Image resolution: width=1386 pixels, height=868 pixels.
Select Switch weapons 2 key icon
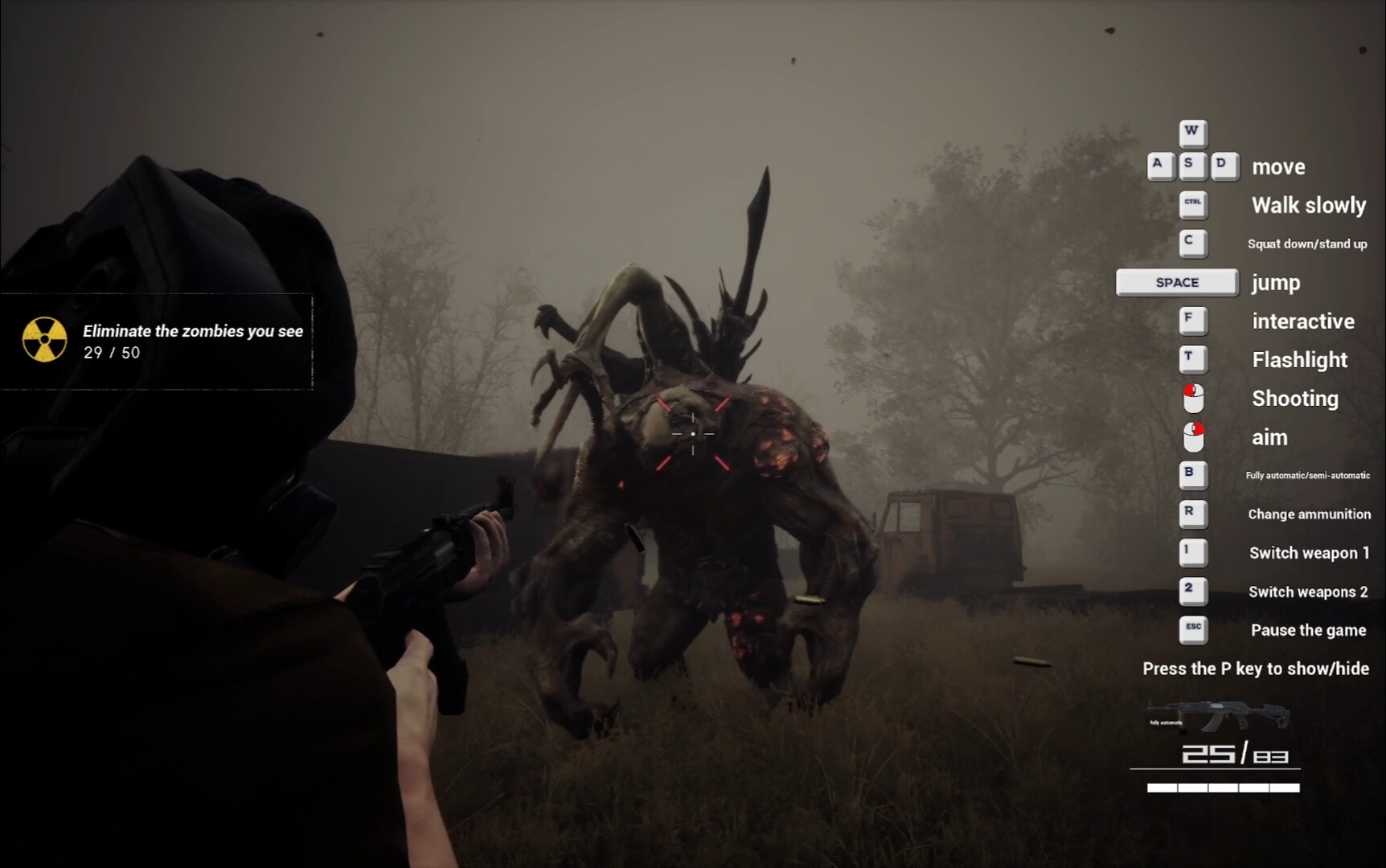click(1193, 592)
